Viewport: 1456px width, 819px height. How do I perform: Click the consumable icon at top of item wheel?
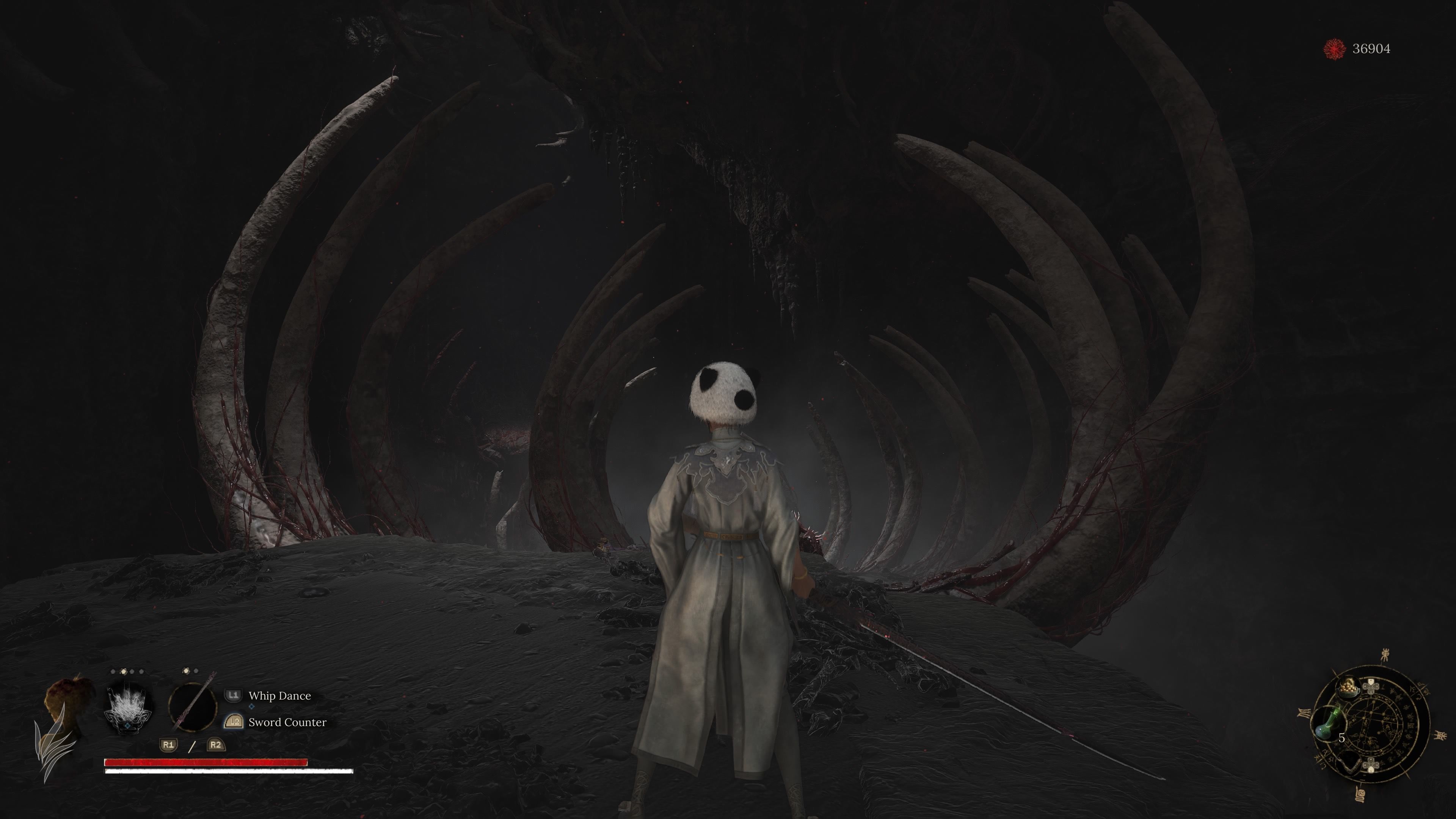pos(1349,689)
